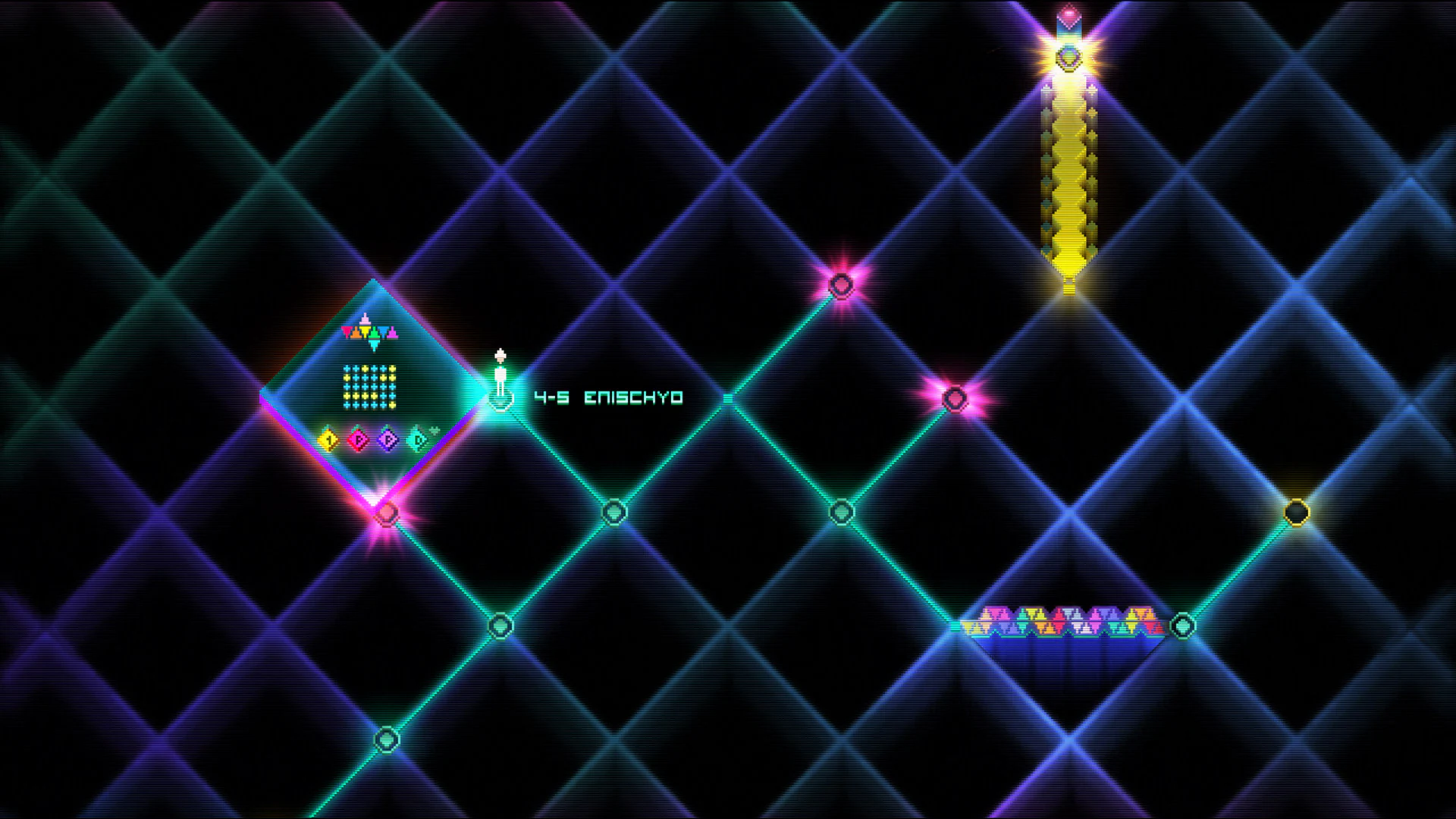Open the pink node right of ENISCHYO label
Screen dimensions: 1456x819
point(954,397)
